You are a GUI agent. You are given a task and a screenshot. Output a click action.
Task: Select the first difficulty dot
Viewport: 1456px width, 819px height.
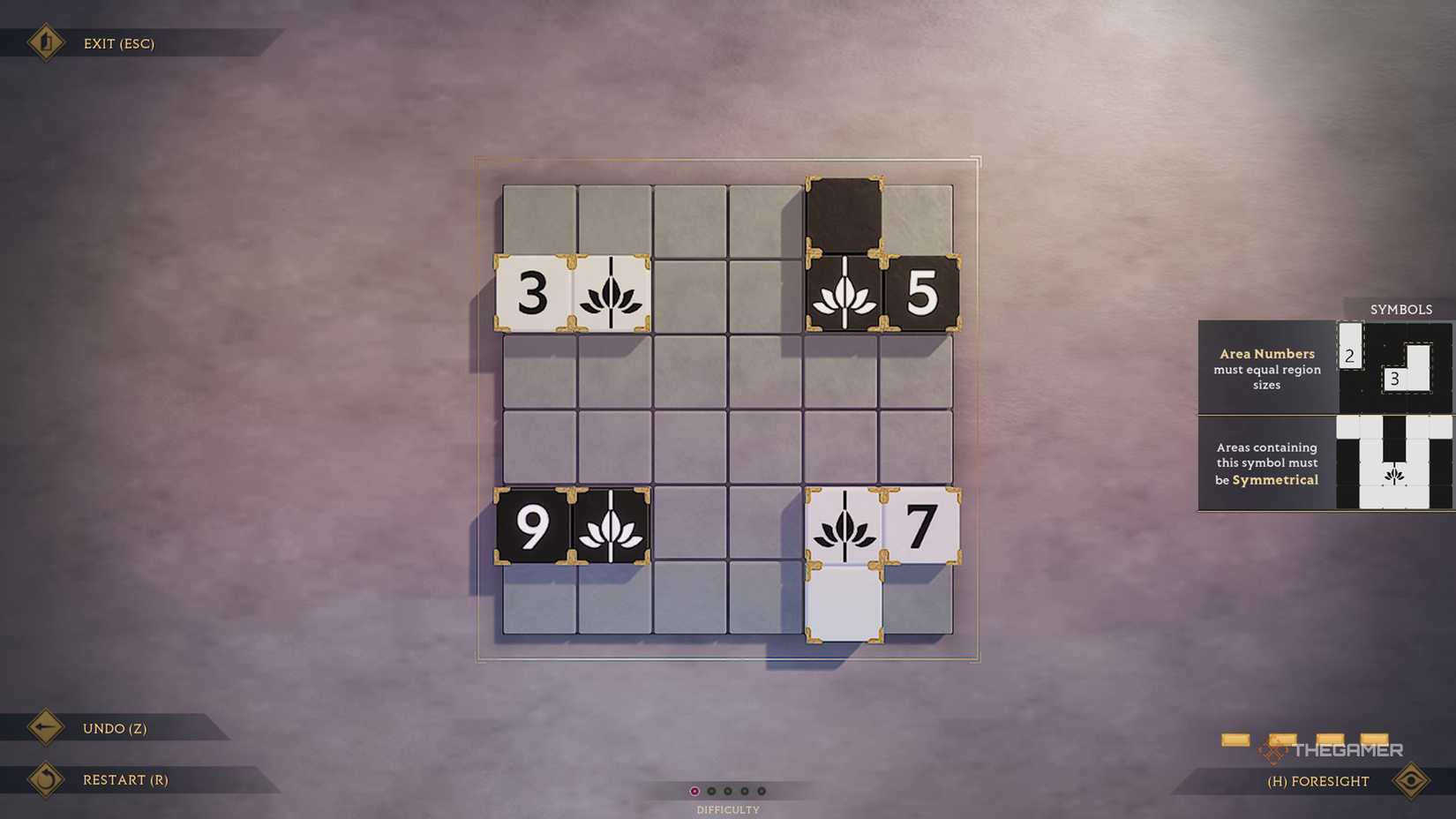point(696,791)
